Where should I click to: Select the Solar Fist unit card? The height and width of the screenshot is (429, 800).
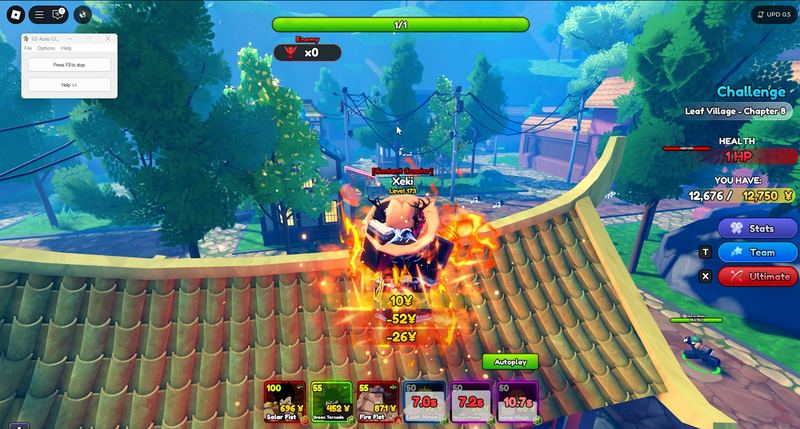(x=284, y=400)
